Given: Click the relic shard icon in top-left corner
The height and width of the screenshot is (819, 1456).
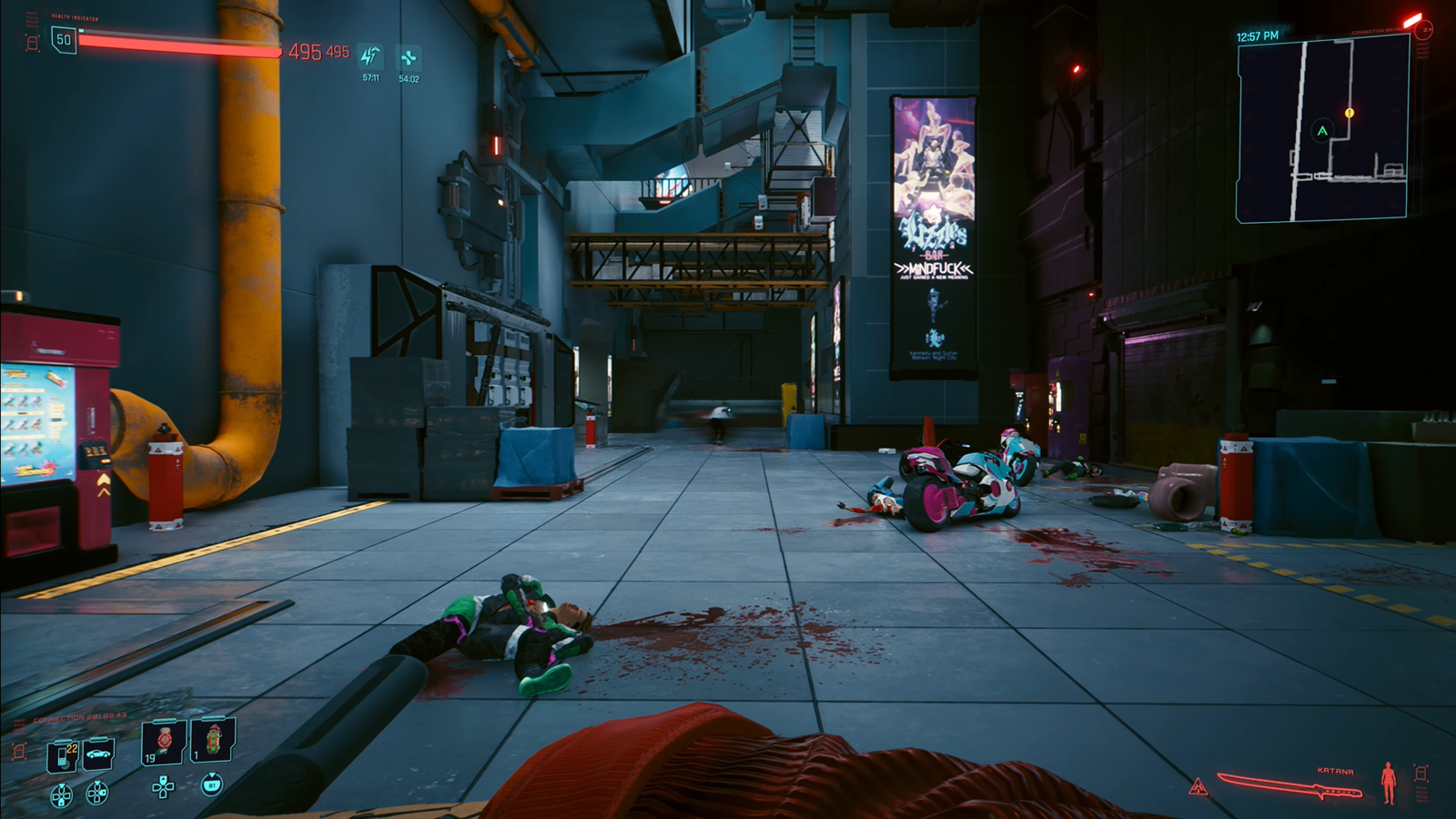Looking at the screenshot, I should point(31,41).
